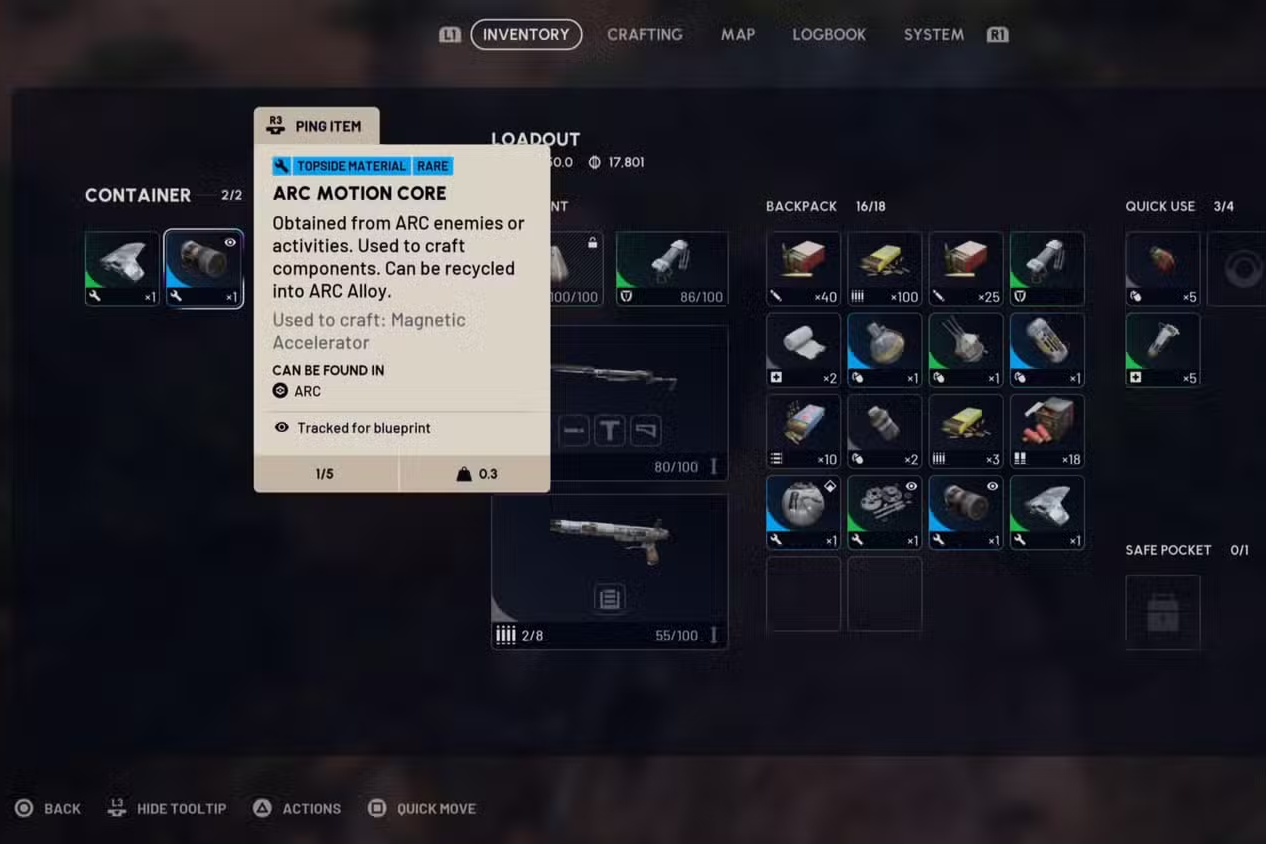1266x844 pixels.
Task: Select the x40 ammo box in backpack
Action: 803,268
